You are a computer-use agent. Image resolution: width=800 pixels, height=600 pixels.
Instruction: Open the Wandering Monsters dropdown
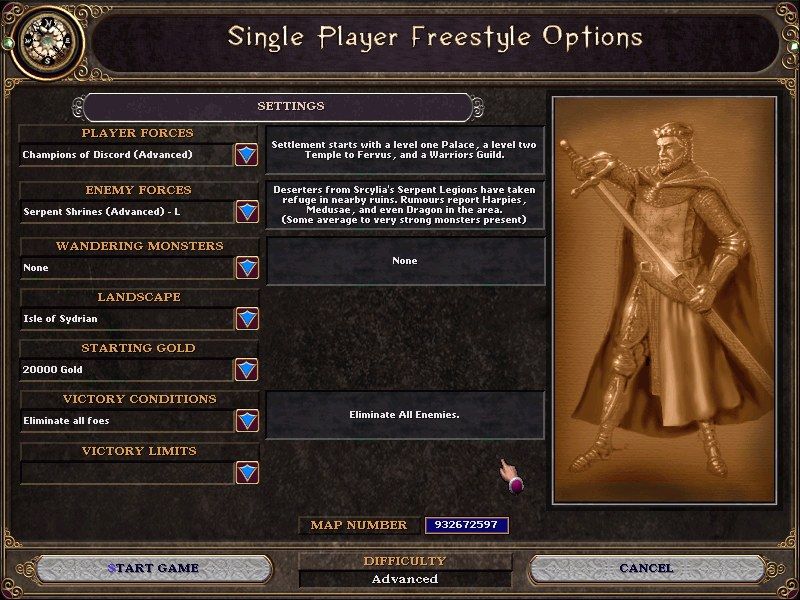pos(246,268)
